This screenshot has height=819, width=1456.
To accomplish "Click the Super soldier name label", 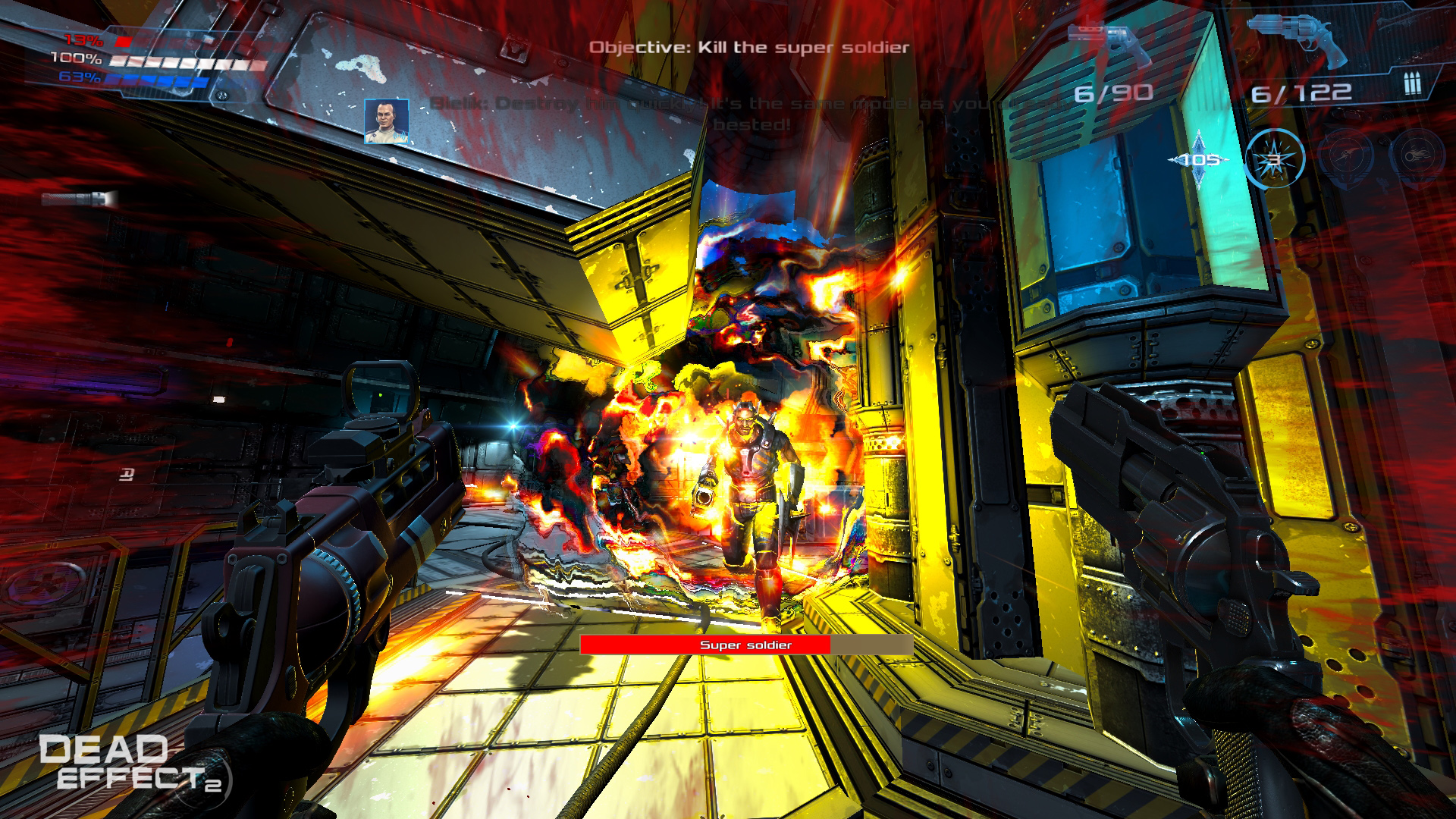I will (x=745, y=646).
